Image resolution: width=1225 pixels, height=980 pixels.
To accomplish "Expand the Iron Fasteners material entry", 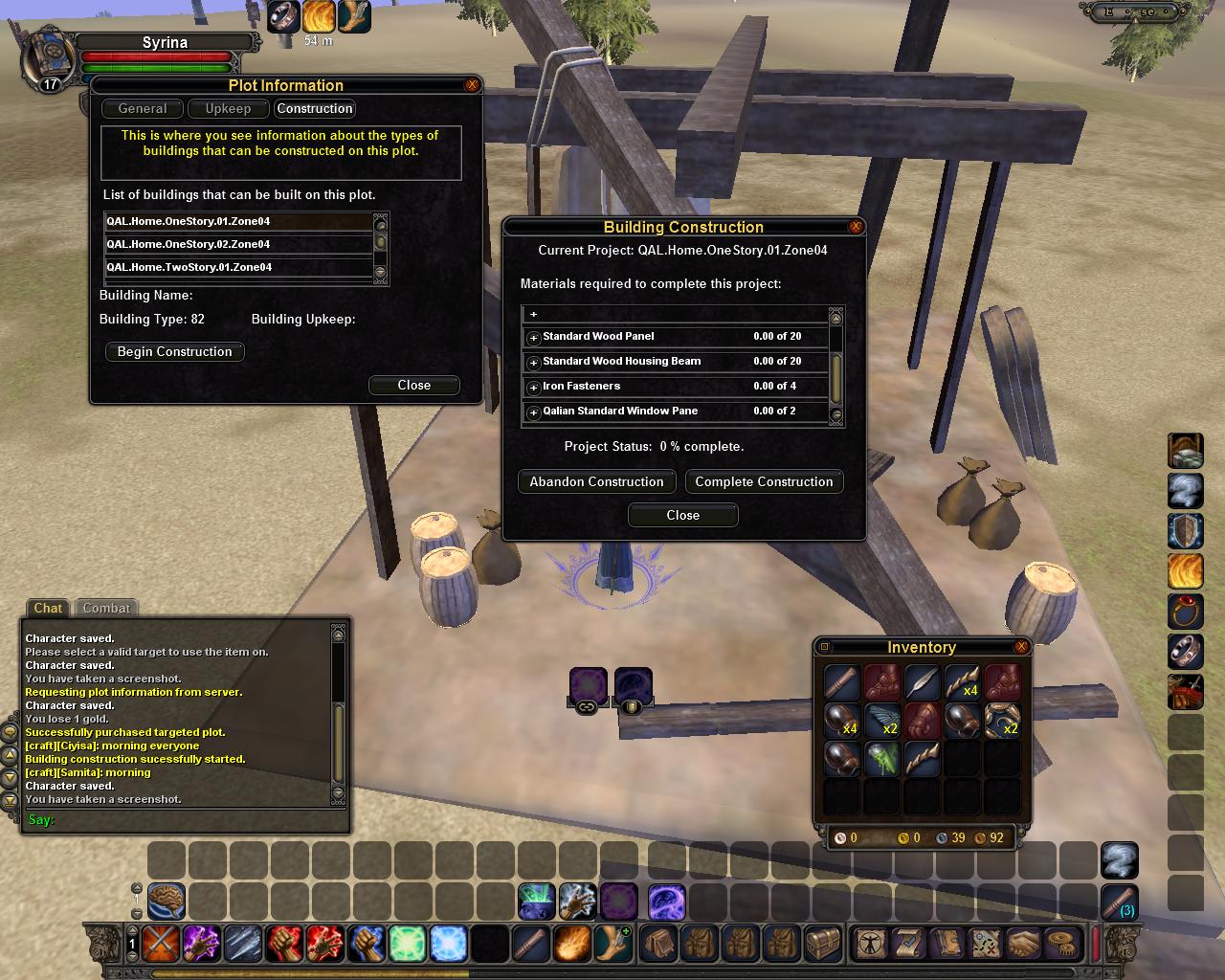I will [x=534, y=388].
